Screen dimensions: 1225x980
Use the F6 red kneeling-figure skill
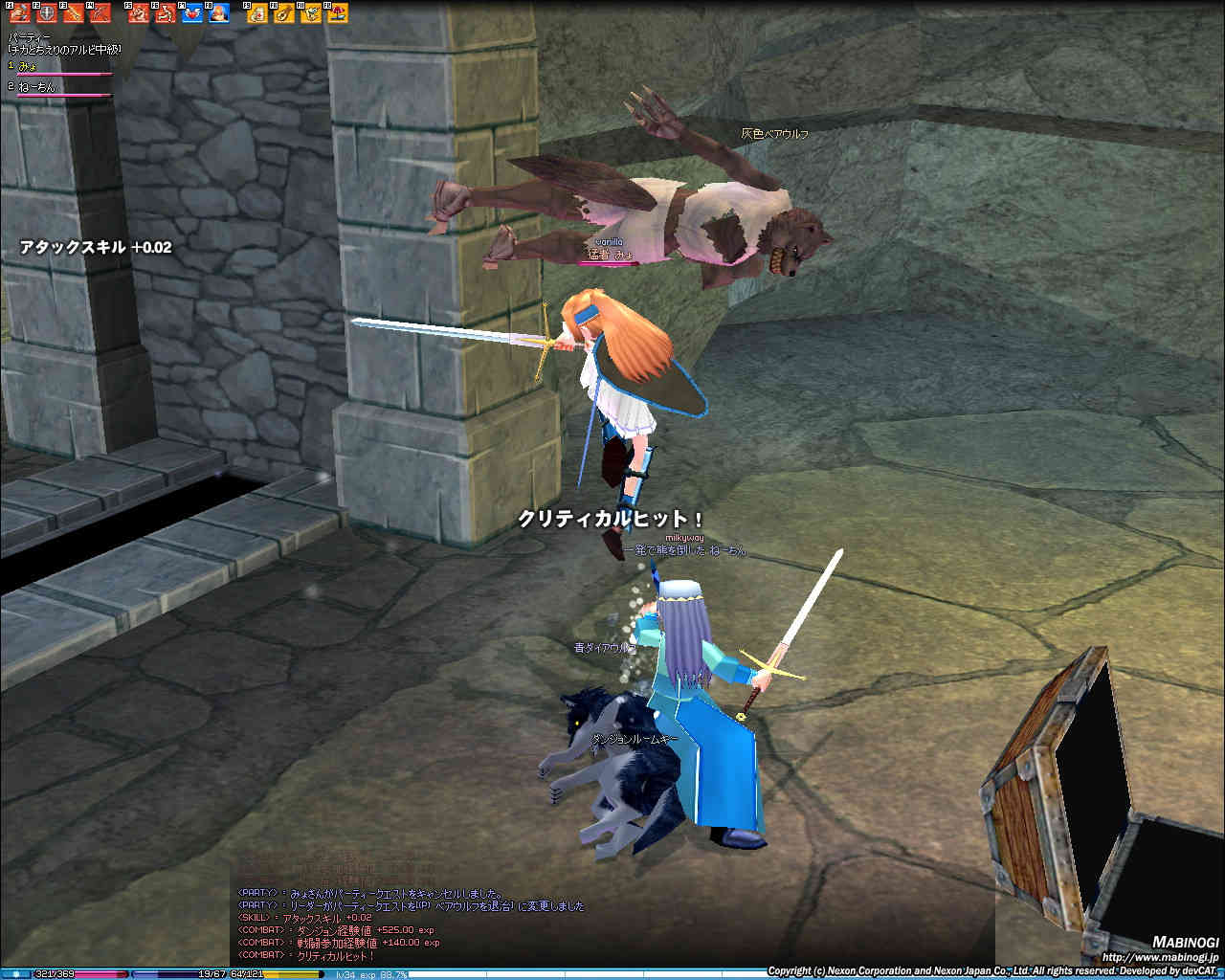click(x=165, y=14)
